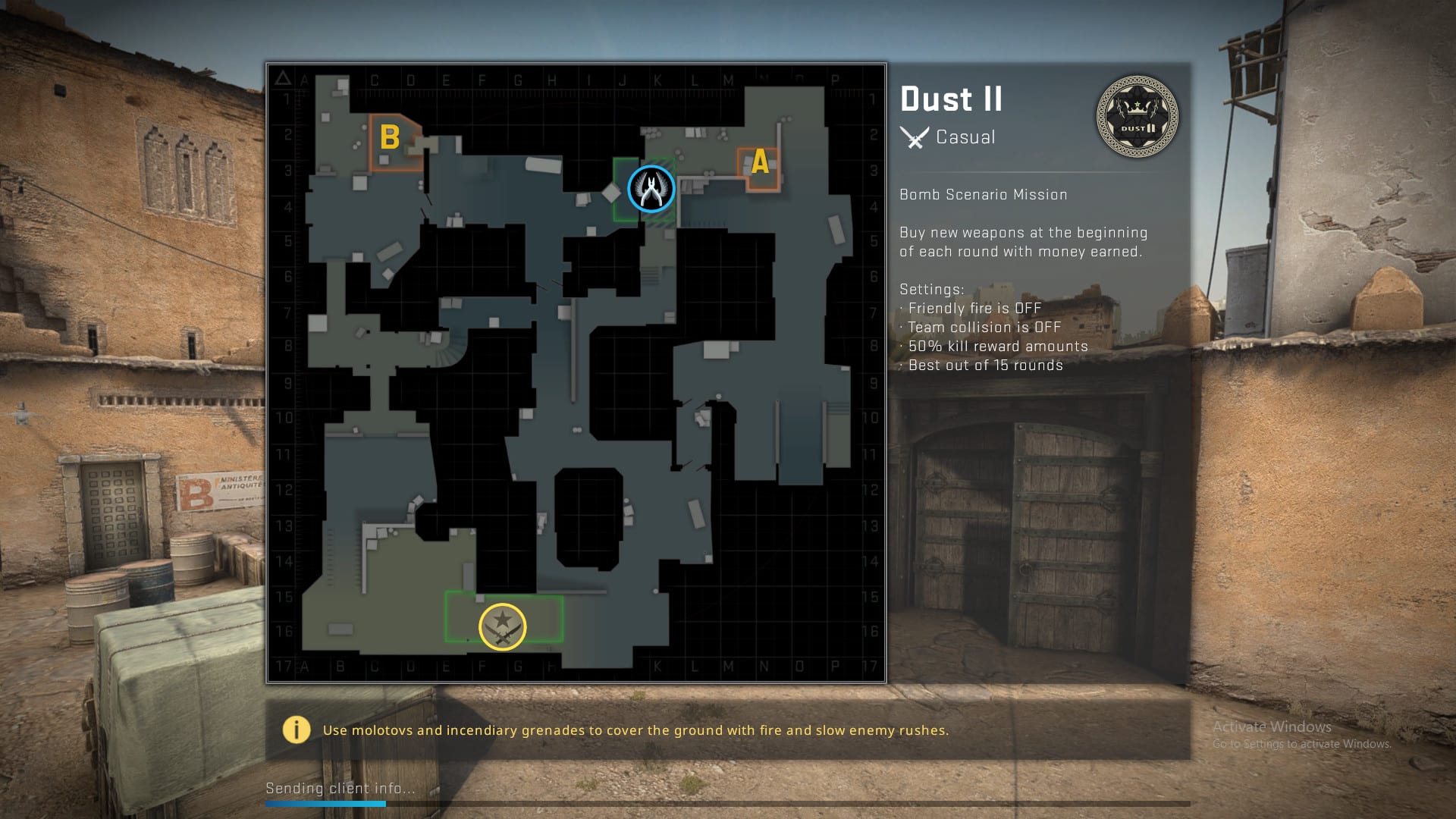Click the blue Counter-Terrorist spawn icon
The width and height of the screenshot is (1456, 819).
(651, 189)
